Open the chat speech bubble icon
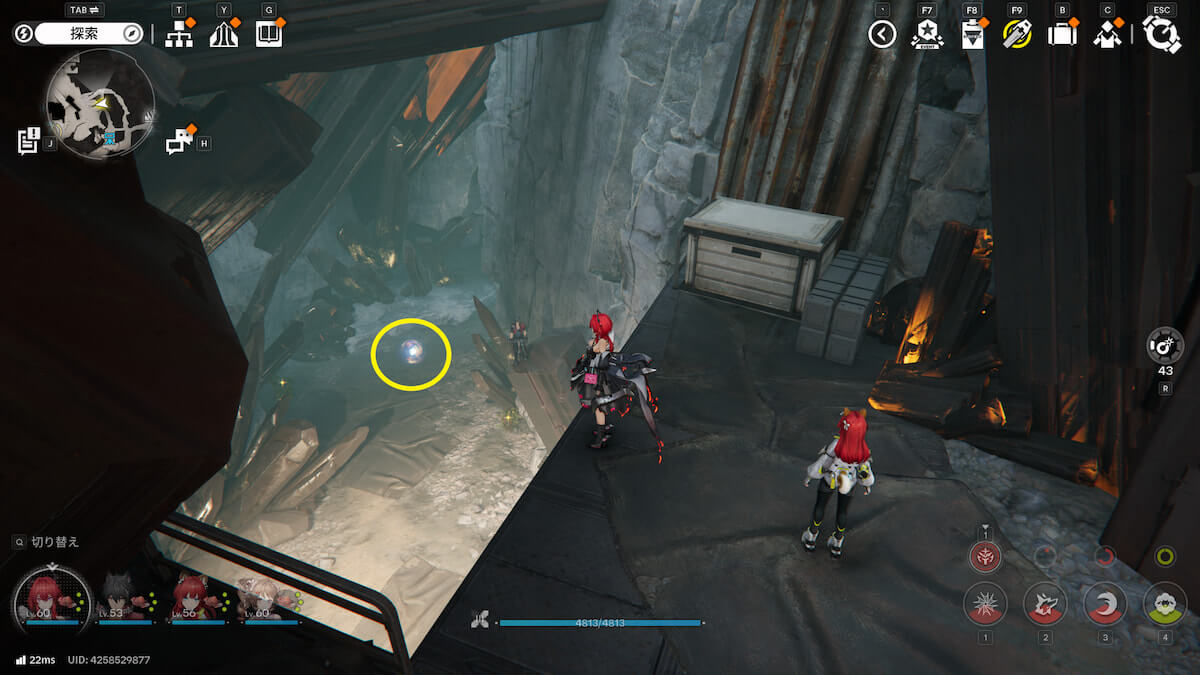 180,142
